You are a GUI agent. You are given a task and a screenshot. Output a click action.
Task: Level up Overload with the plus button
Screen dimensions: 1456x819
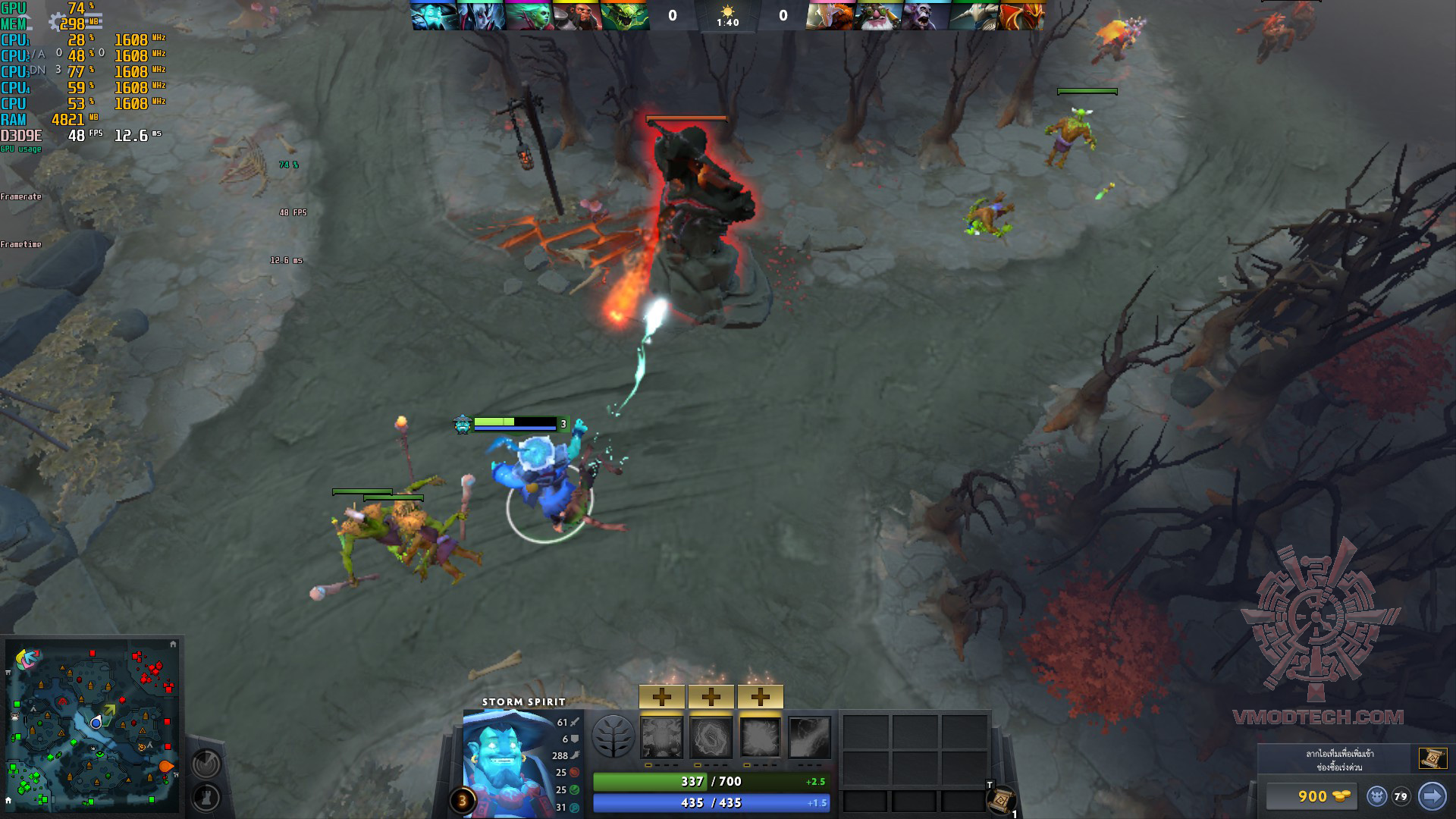(x=760, y=696)
